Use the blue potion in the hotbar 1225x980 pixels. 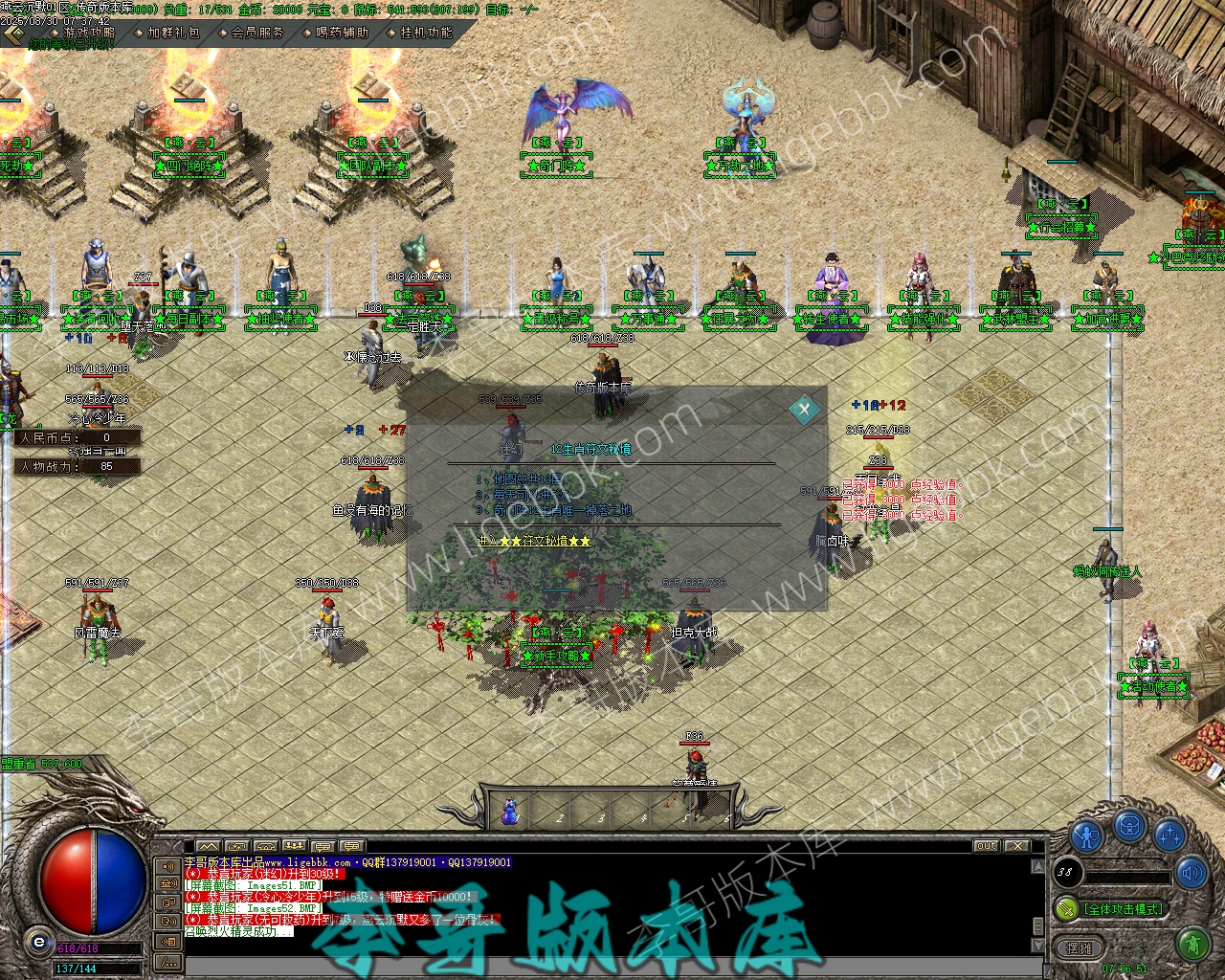pos(510,812)
